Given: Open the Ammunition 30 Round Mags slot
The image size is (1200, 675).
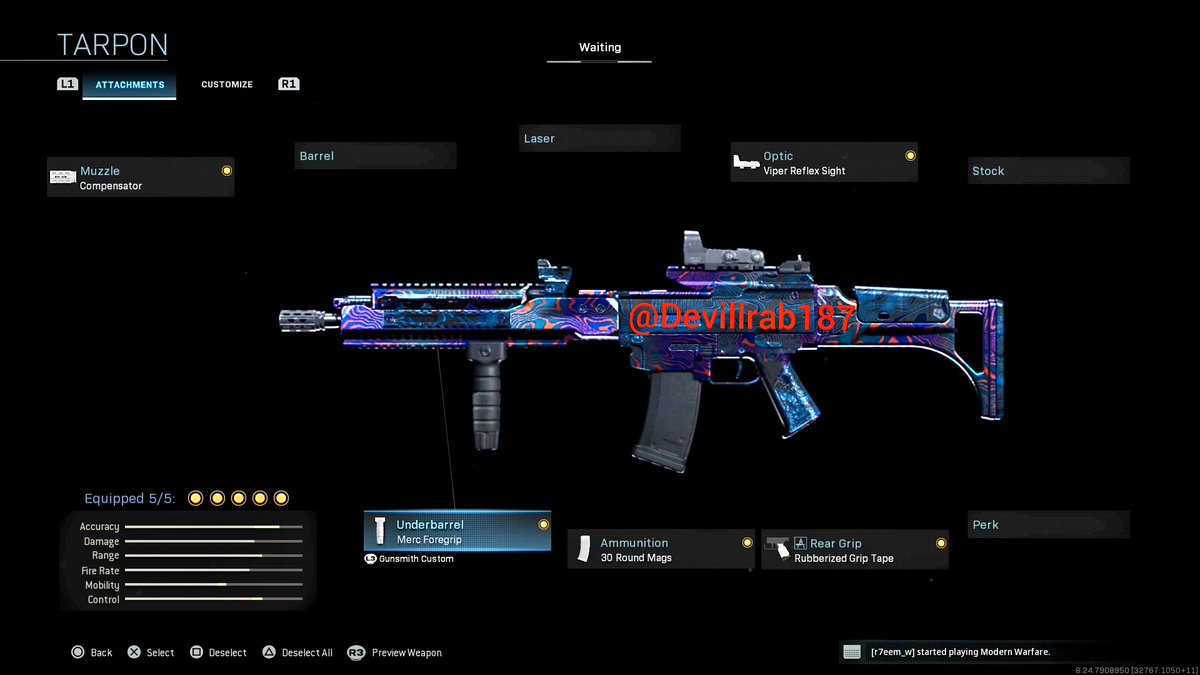Looking at the screenshot, I should [661, 550].
